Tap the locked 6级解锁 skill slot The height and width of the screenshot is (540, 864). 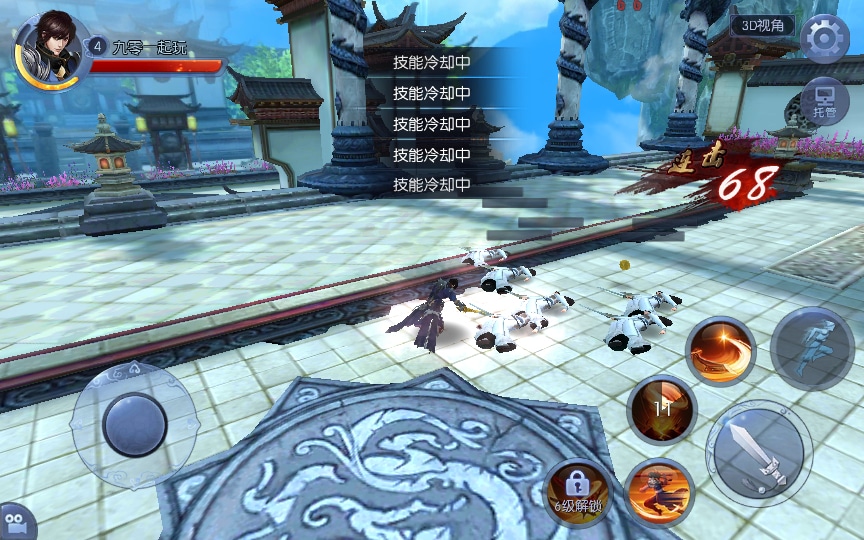pos(577,490)
